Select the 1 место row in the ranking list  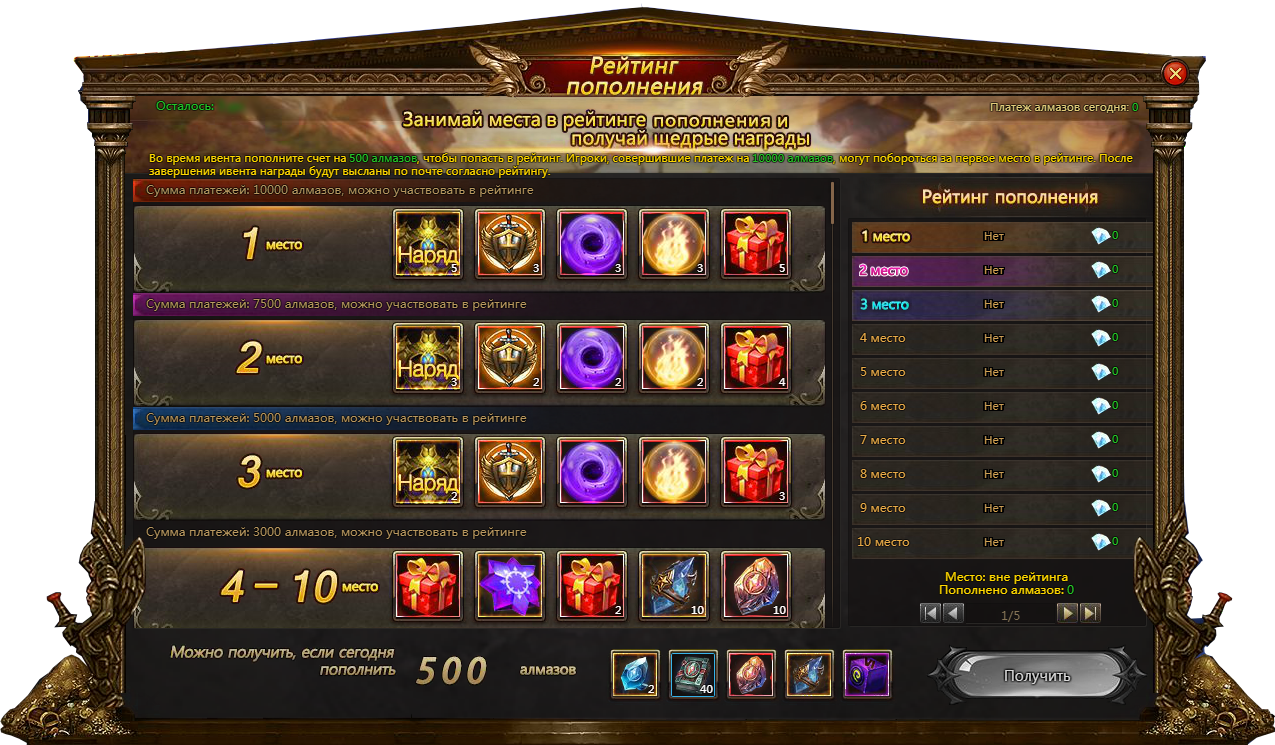coord(1000,237)
